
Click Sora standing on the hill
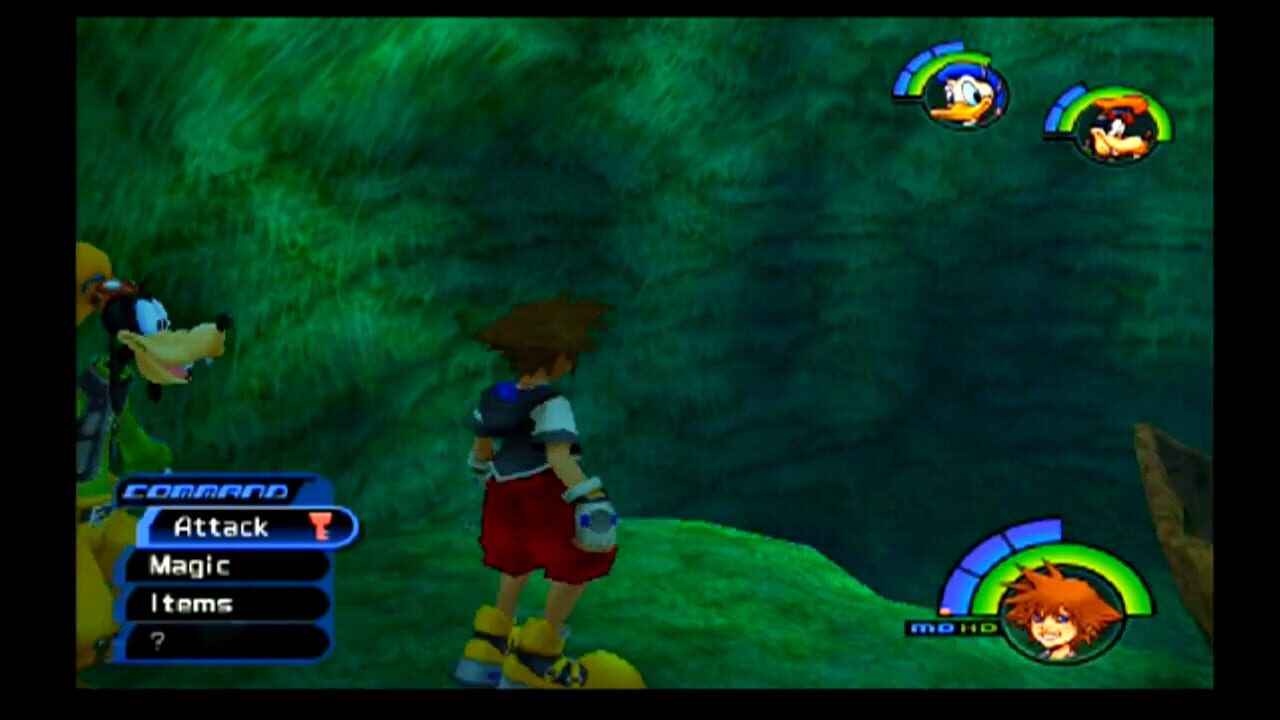coord(530,470)
